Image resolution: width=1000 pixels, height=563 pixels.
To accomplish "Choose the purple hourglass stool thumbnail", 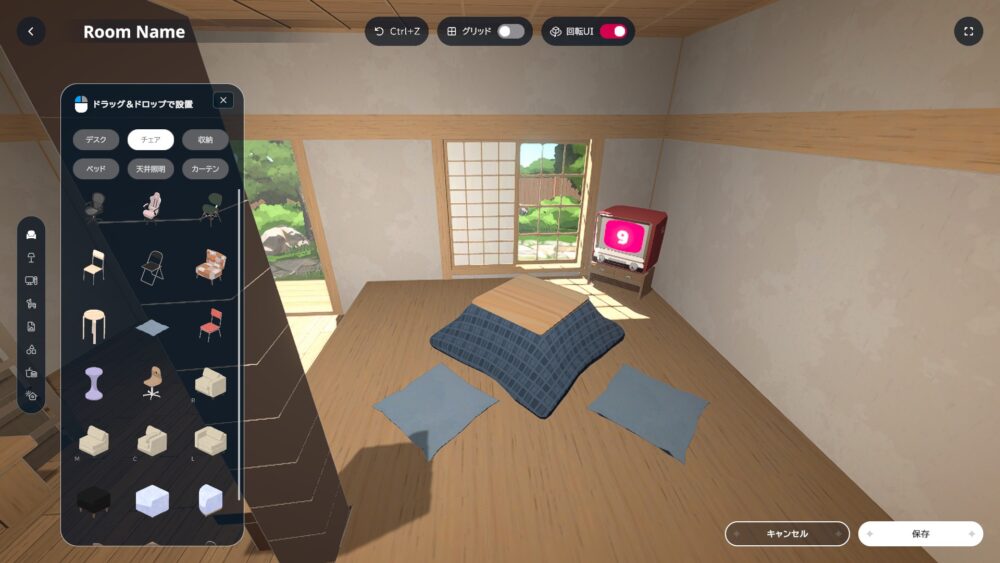I will point(94,383).
